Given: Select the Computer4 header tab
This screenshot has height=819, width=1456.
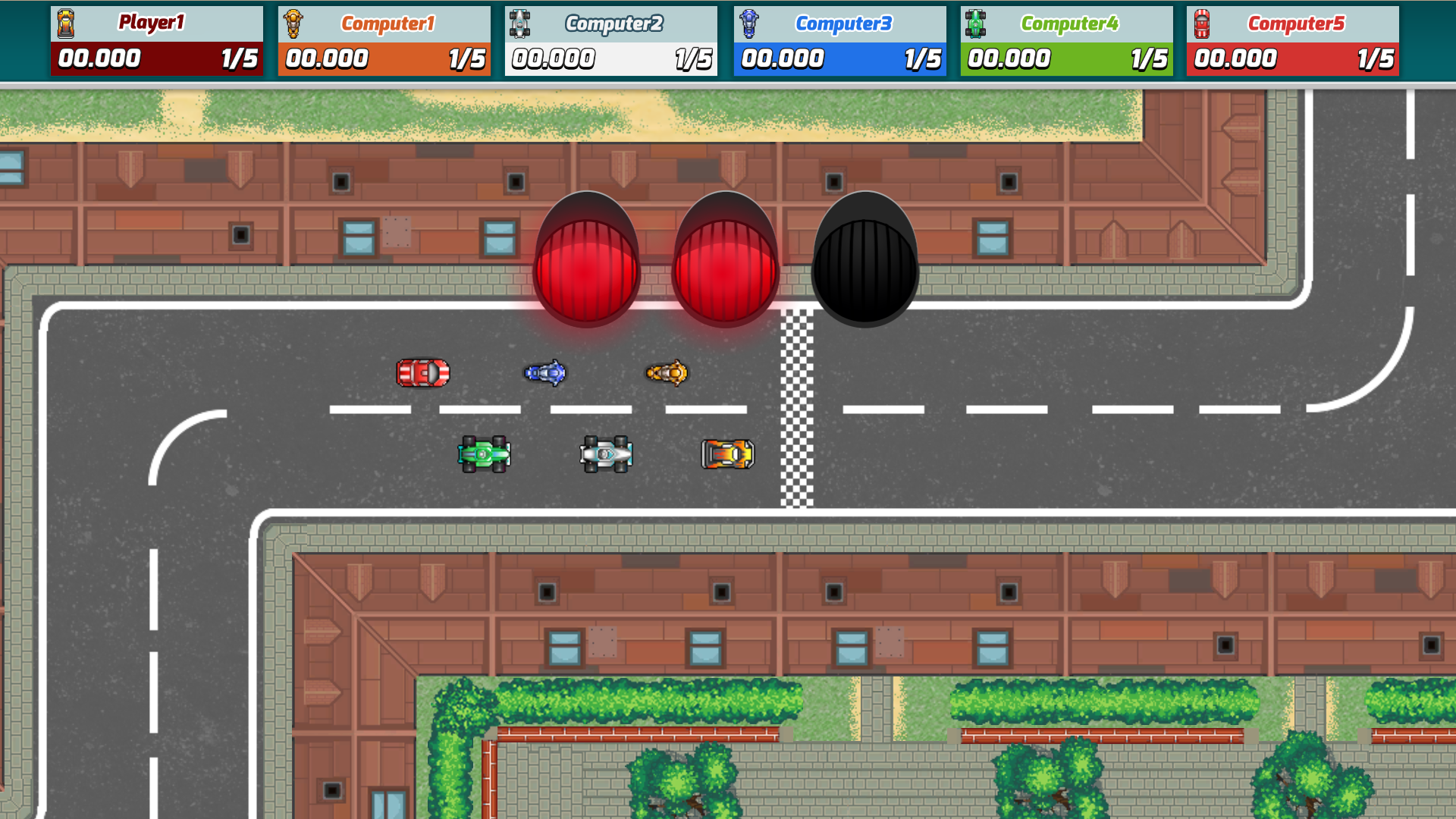Looking at the screenshot, I should 1065,22.
